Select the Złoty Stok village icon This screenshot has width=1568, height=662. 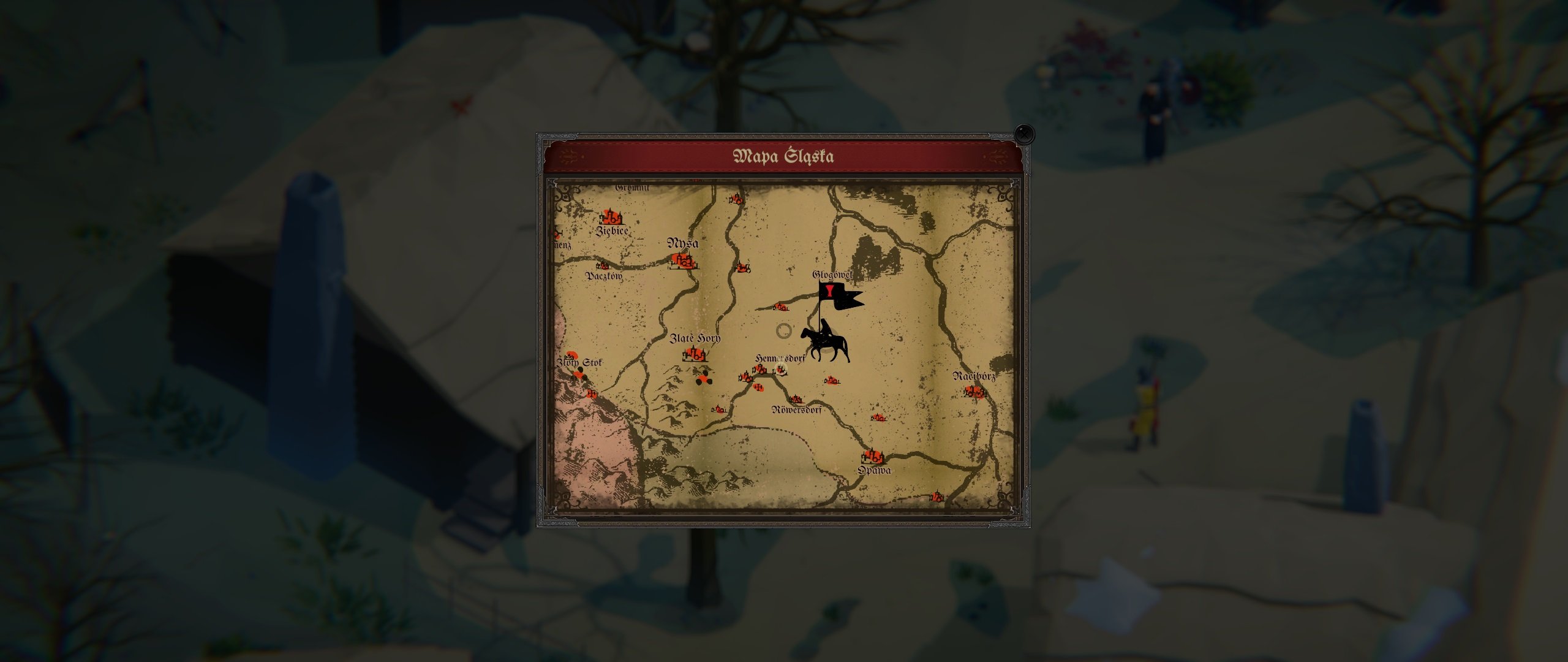pos(570,357)
